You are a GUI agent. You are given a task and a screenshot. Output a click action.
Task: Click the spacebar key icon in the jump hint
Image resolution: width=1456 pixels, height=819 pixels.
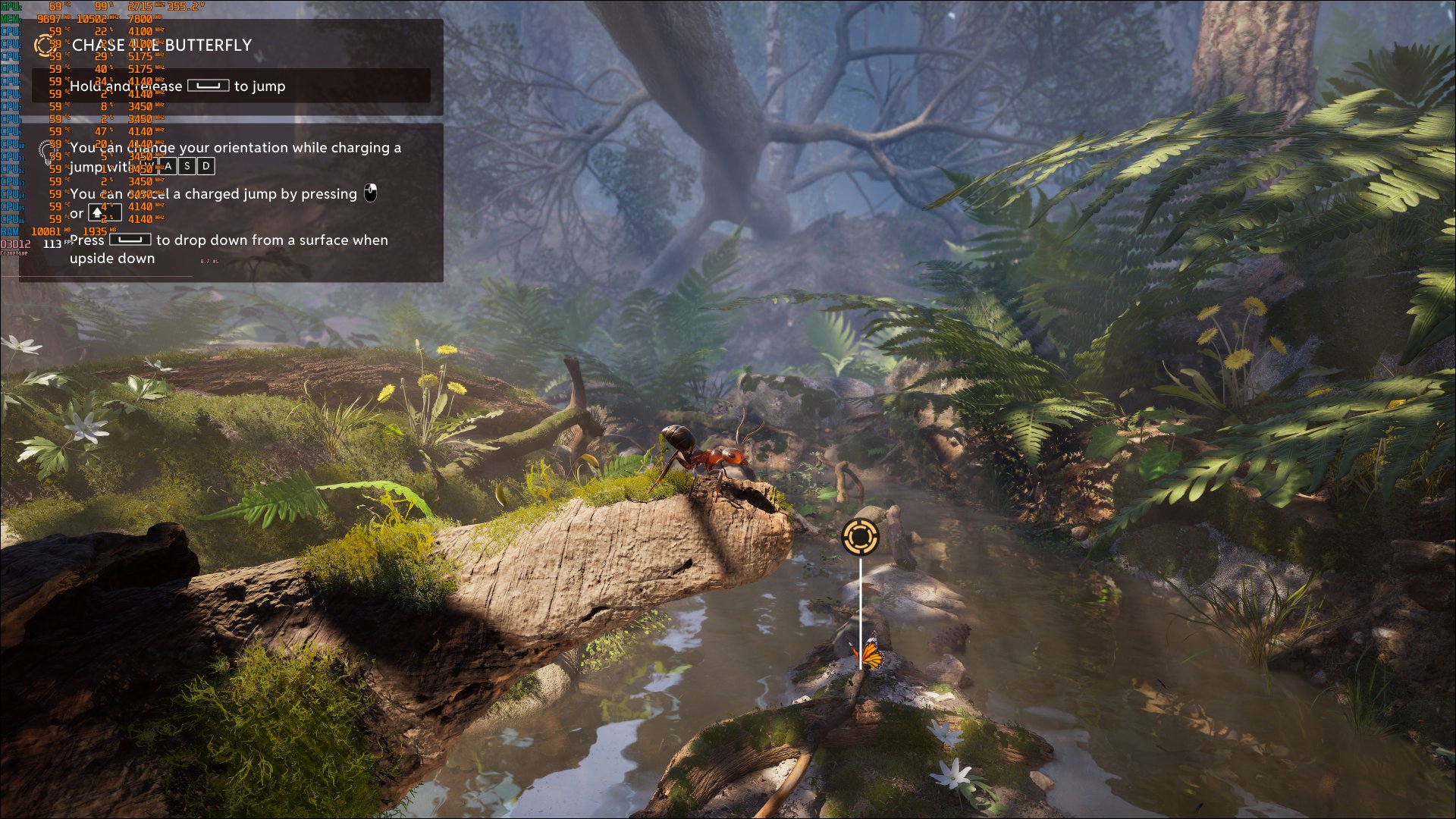pos(209,86)
